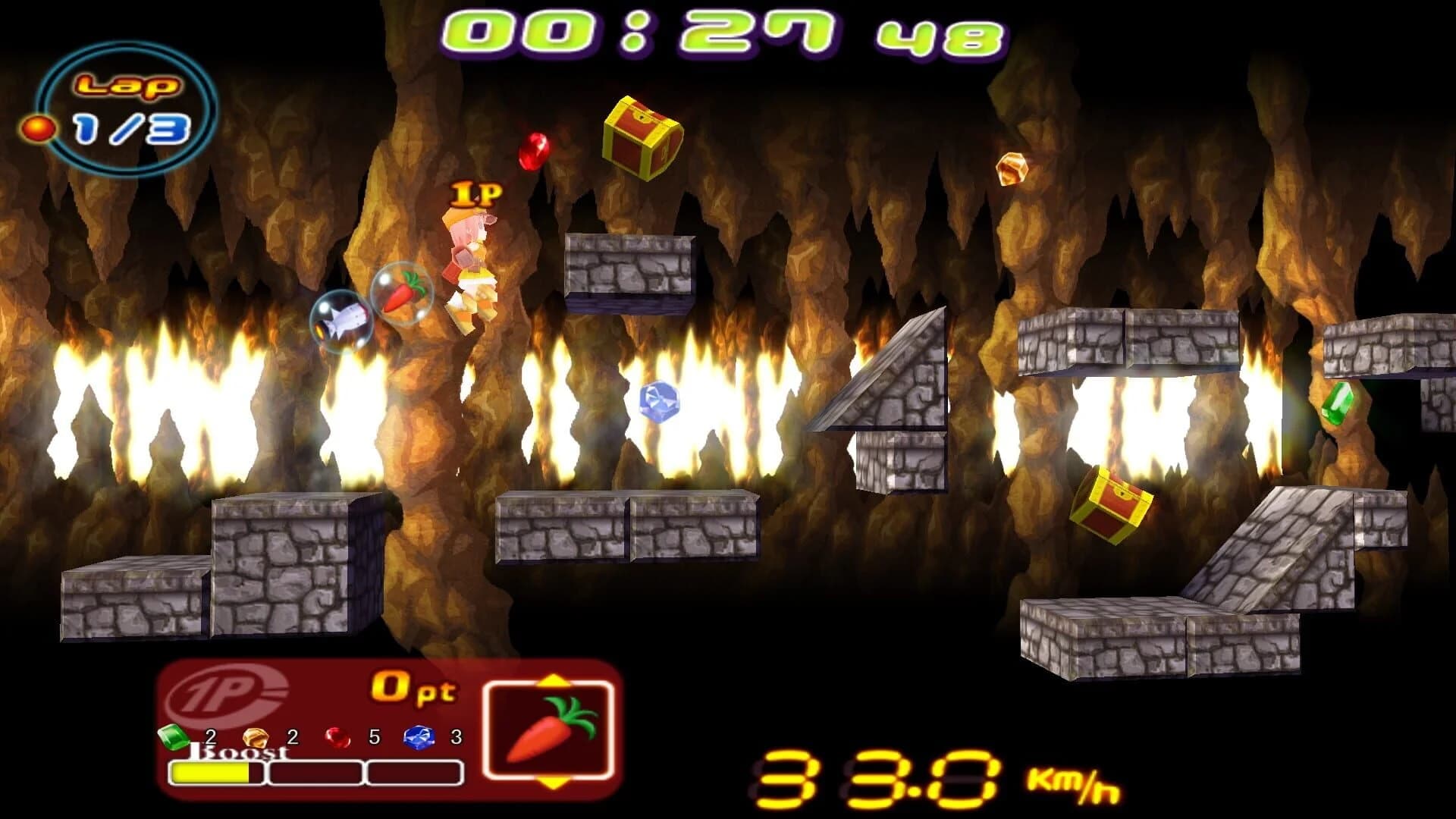
Task: Click the green emerald counter icon
Action: tap(173, 736)
